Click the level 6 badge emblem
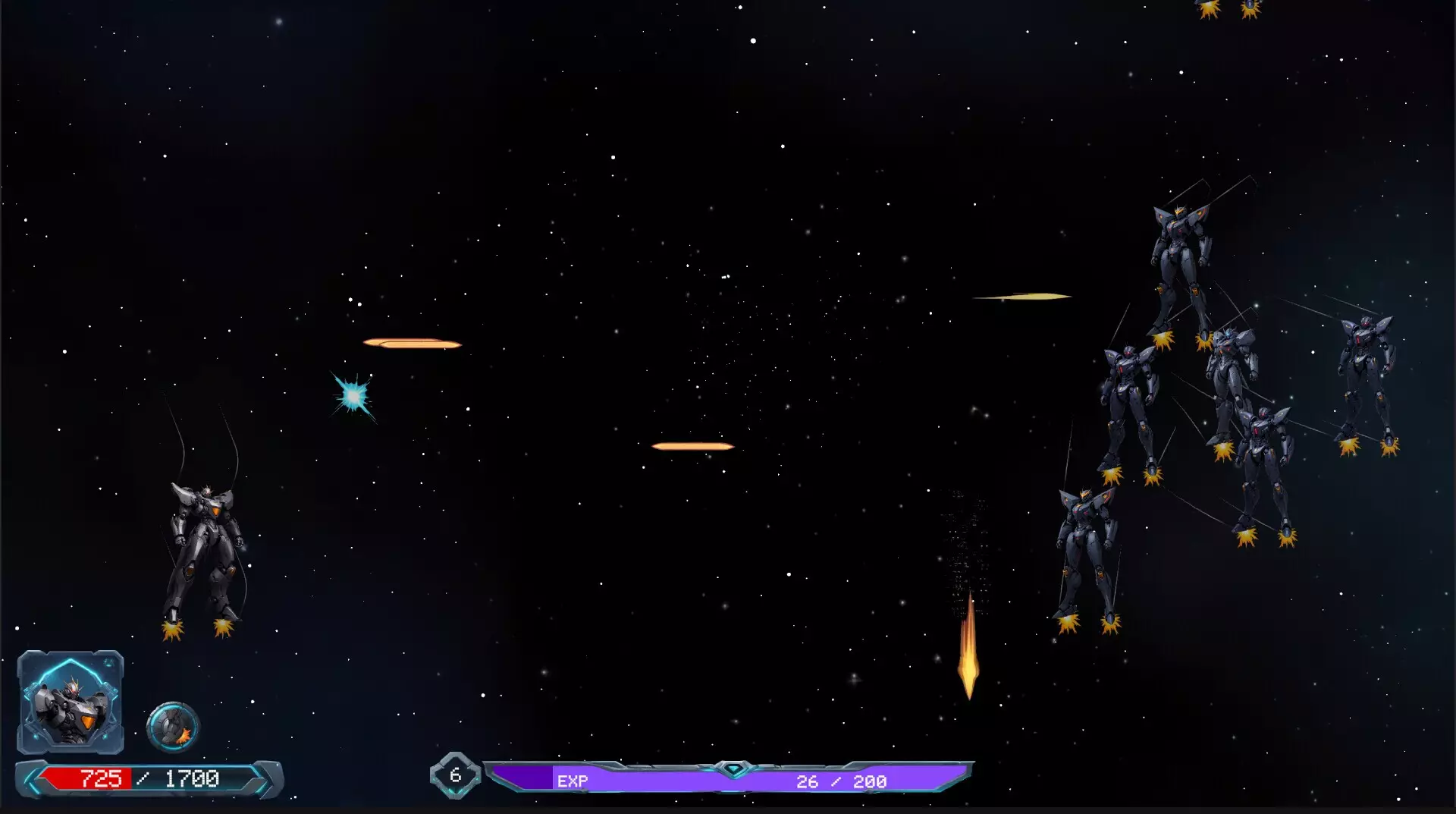This screenshot has width=1456, height=814. (x=456, y=775)
